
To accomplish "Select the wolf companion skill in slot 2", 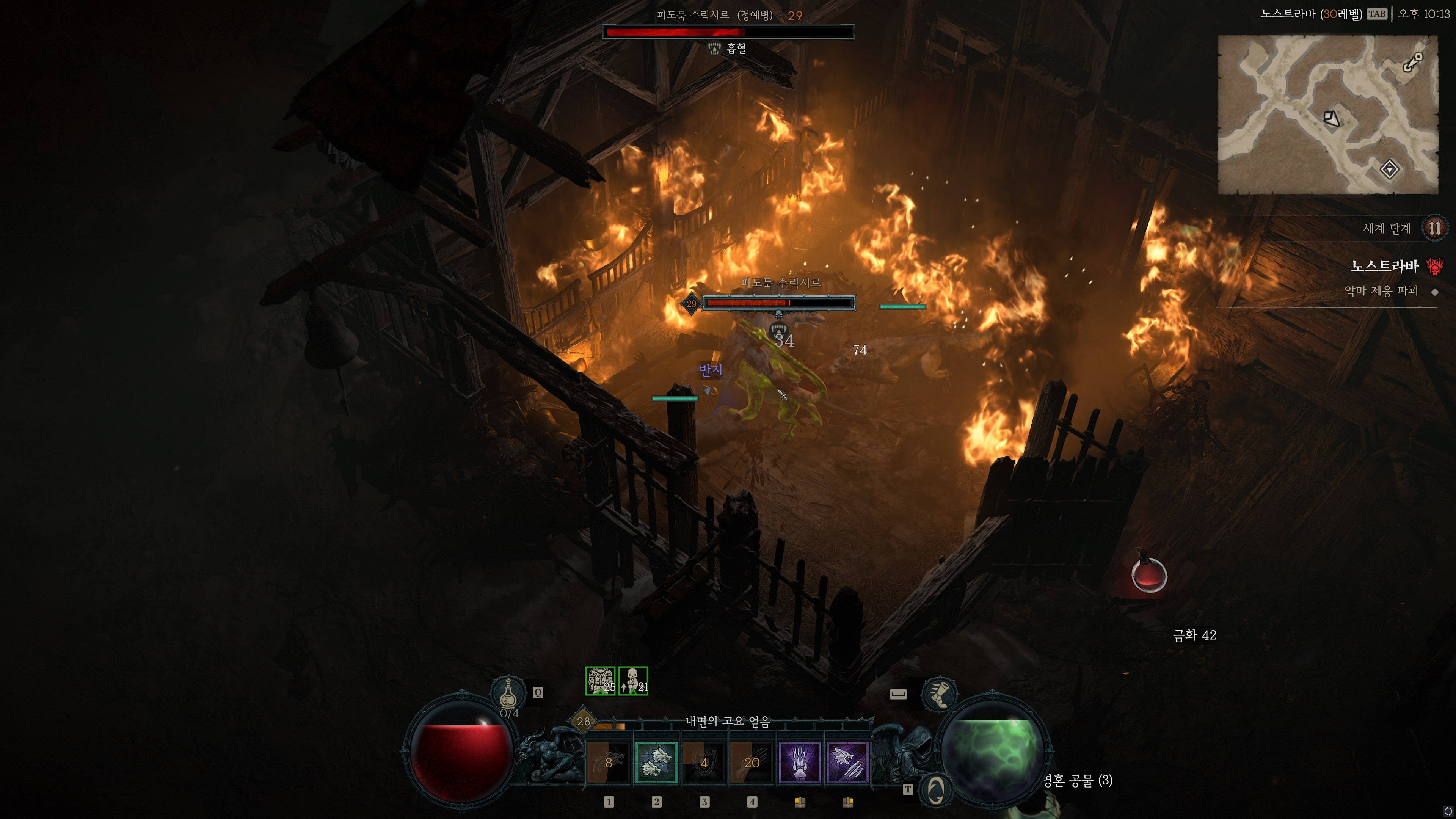I will (657, 763).
